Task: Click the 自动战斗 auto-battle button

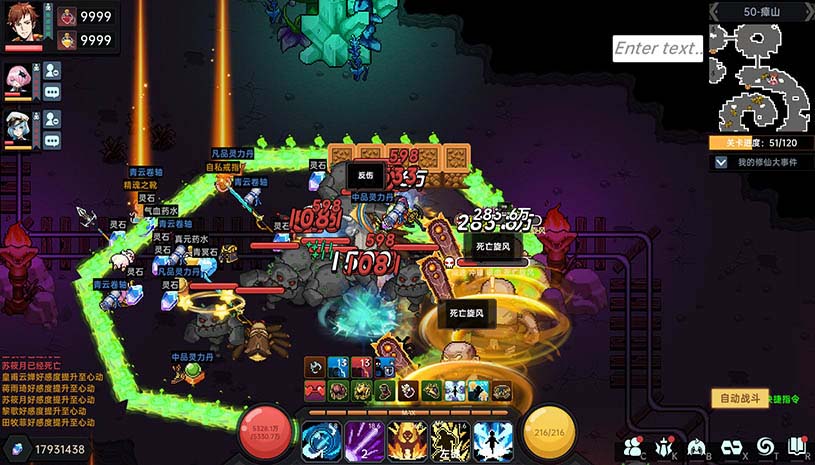Action: pyautogui.click(x=740, y=398)
